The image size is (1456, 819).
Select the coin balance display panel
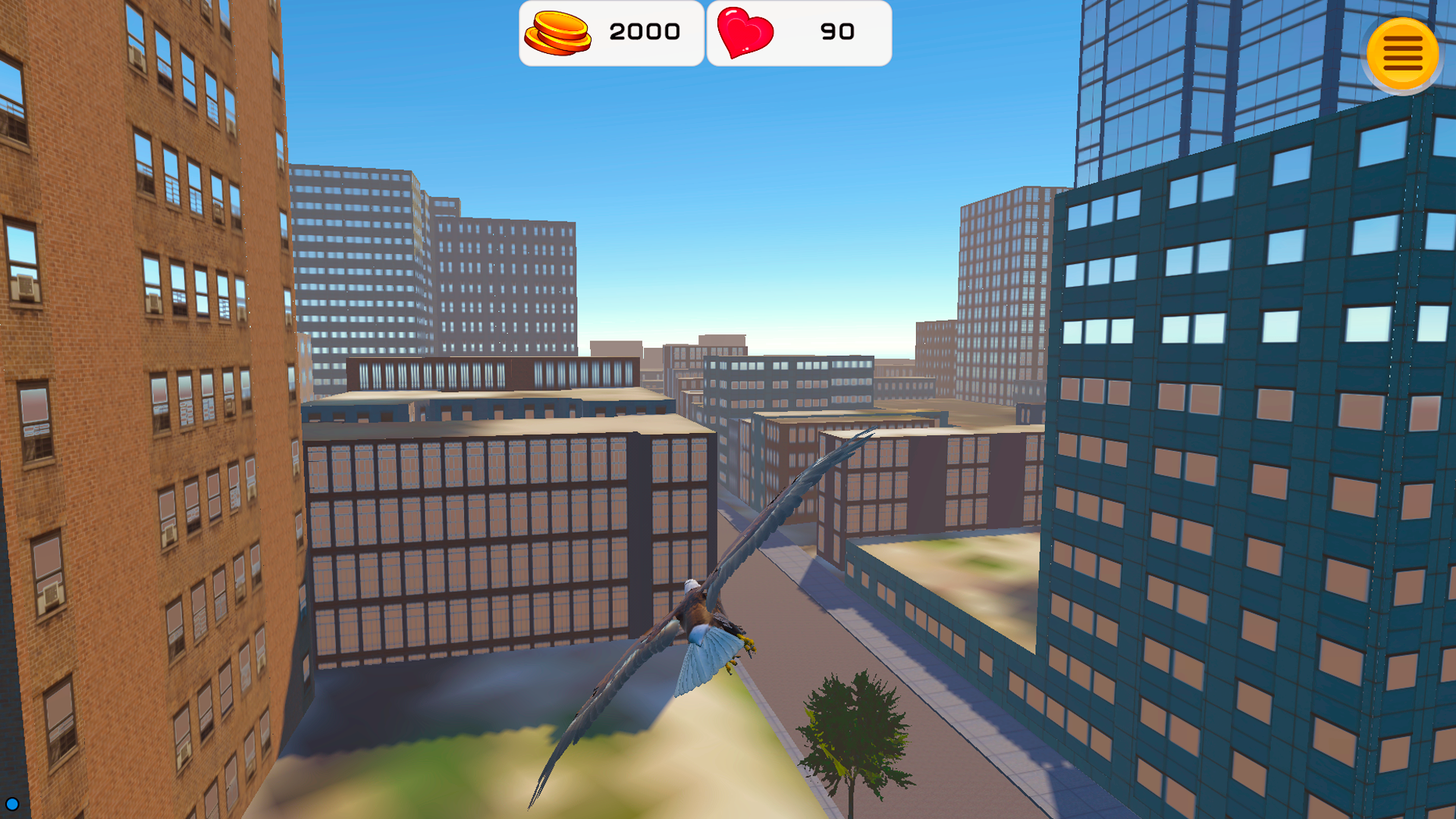(610, 32)
